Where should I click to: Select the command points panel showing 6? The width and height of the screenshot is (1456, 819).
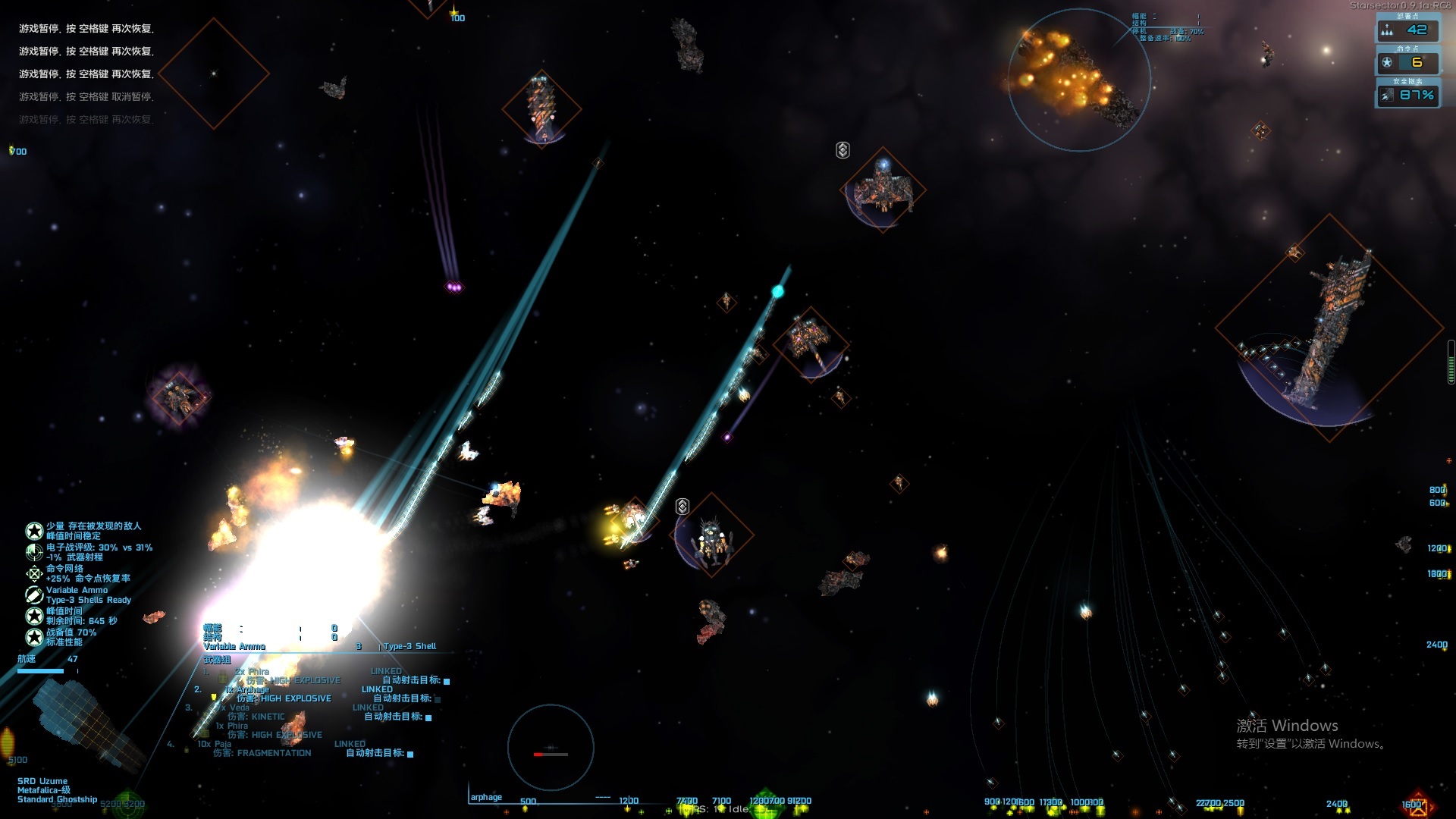click(x=1407, y=63)
